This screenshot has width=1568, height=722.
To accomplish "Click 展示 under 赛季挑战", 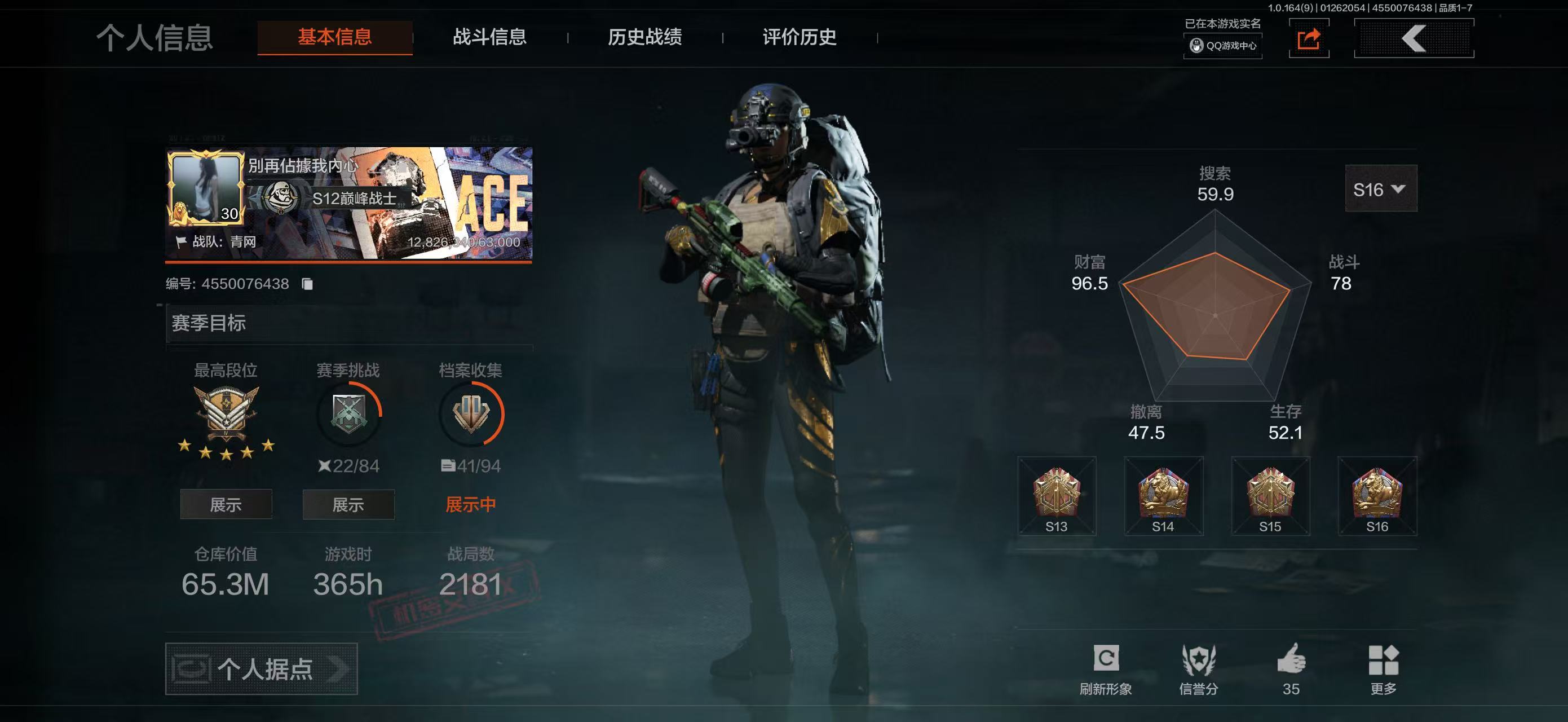I will click(x=348, y=504).
